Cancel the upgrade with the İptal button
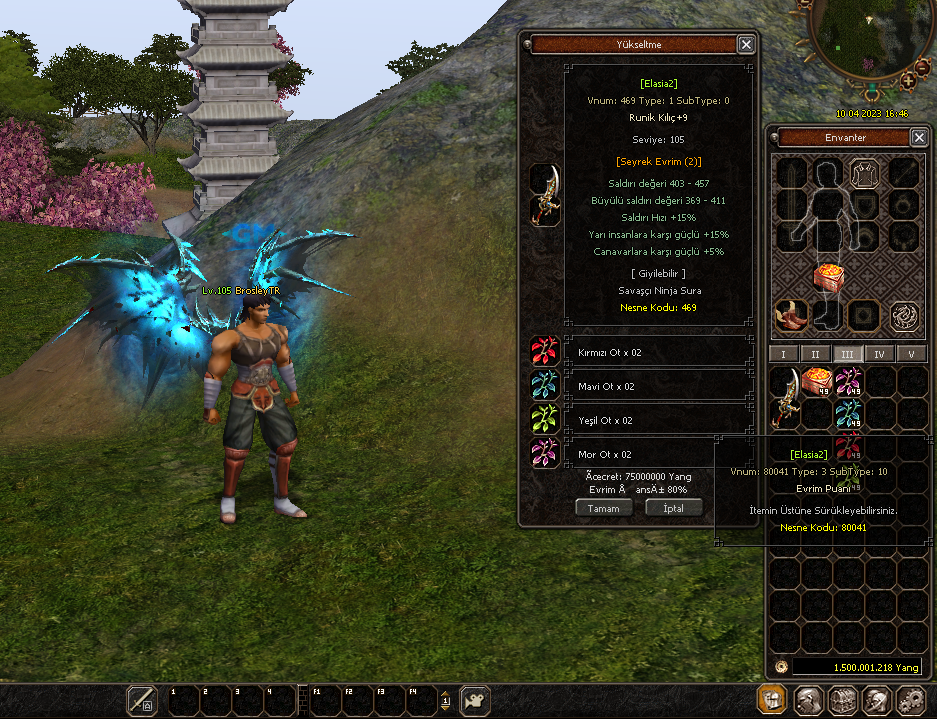 click(674, 508)
